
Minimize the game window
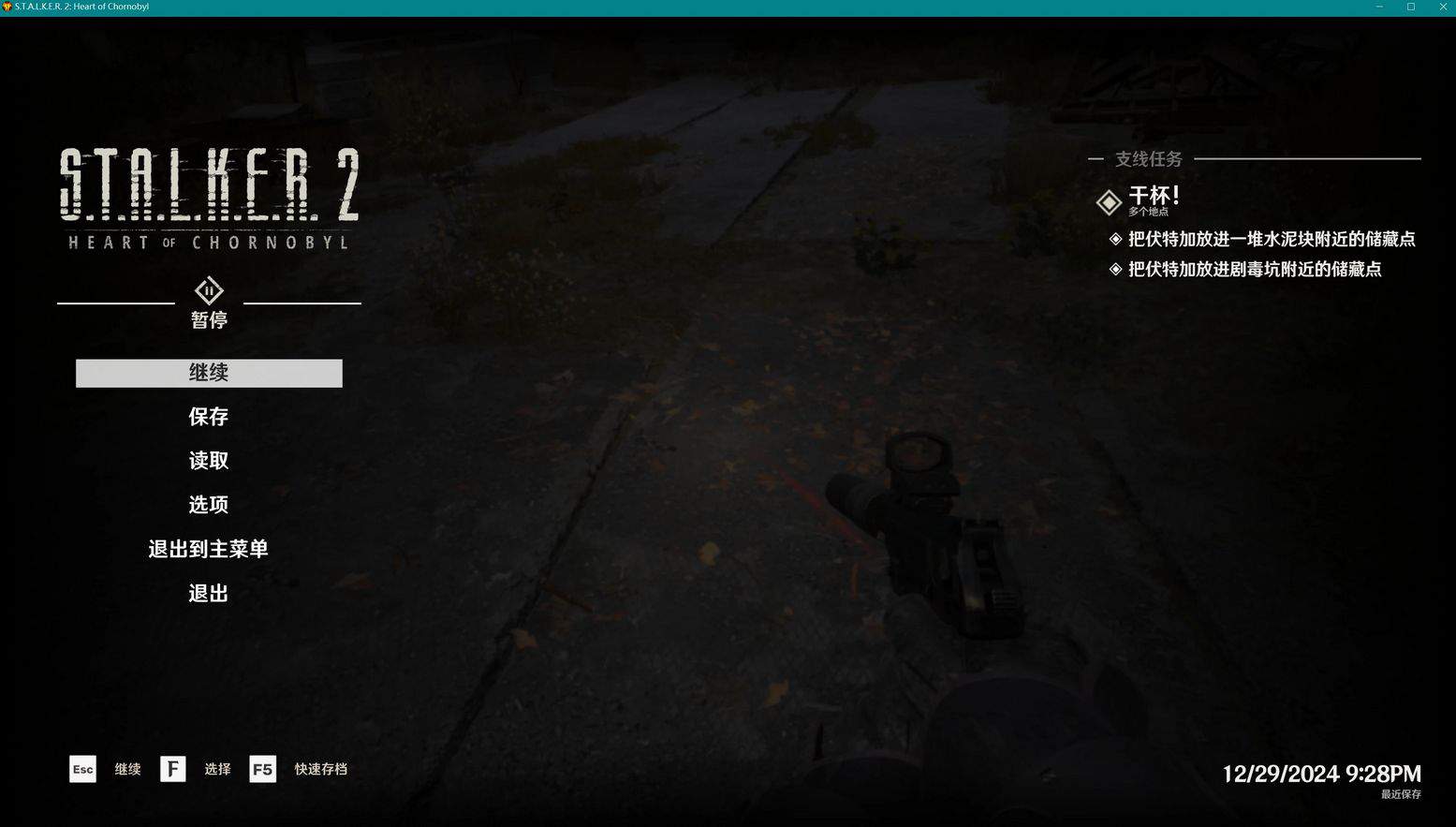tap(1379, 7)
